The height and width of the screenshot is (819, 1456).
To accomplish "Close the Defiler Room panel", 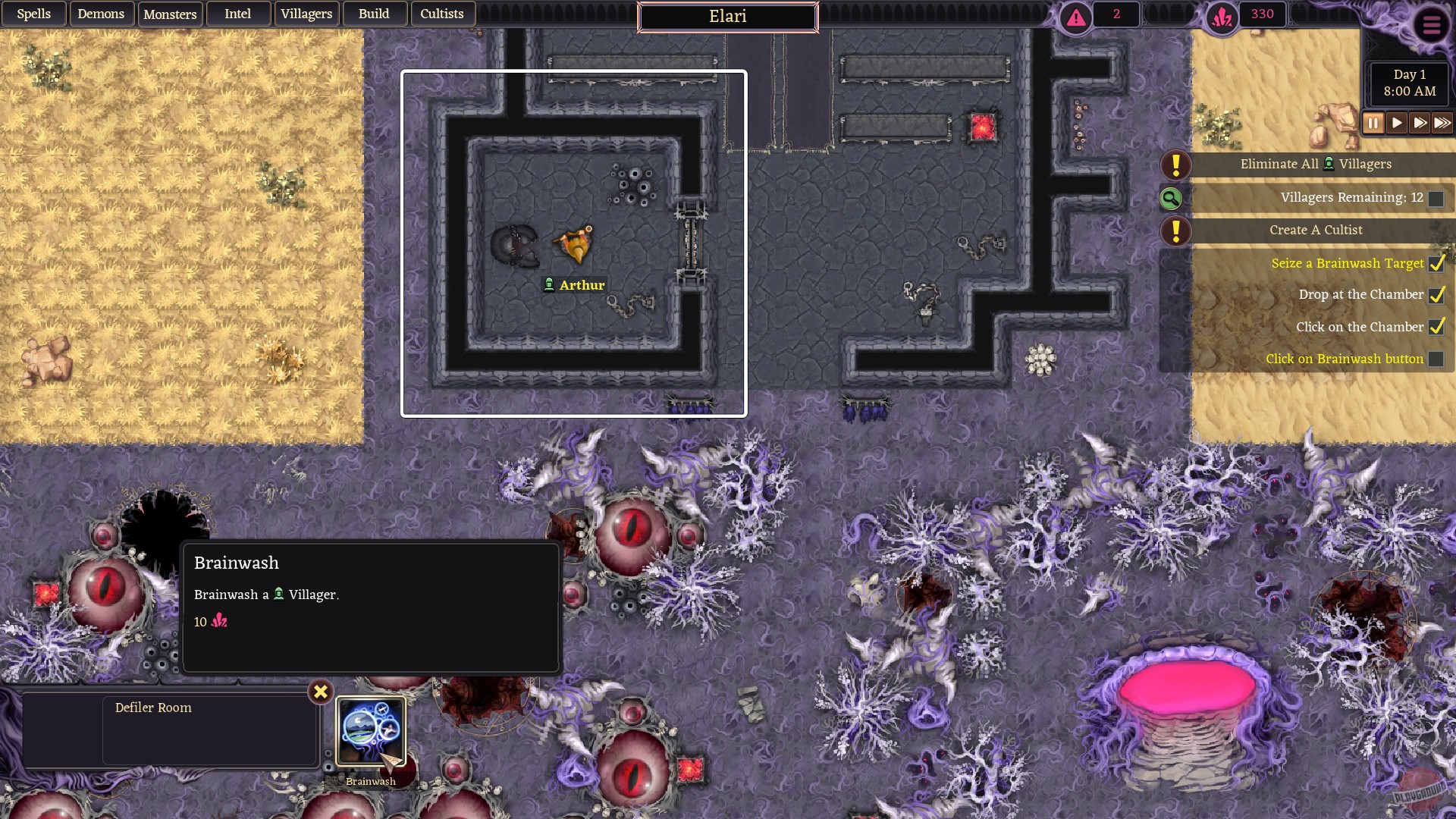I will (320, 692).
